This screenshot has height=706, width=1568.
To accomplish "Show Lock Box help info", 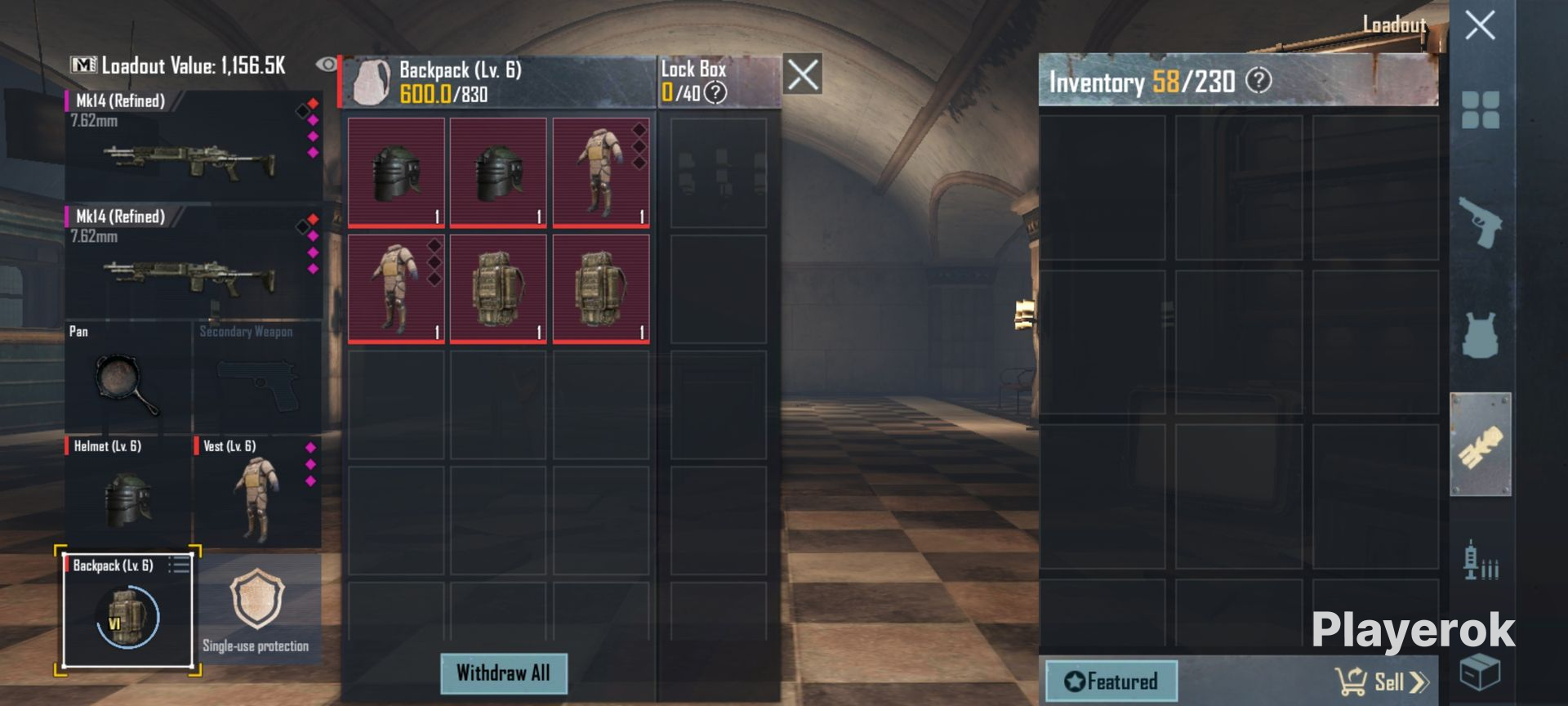I will point(715,93).
